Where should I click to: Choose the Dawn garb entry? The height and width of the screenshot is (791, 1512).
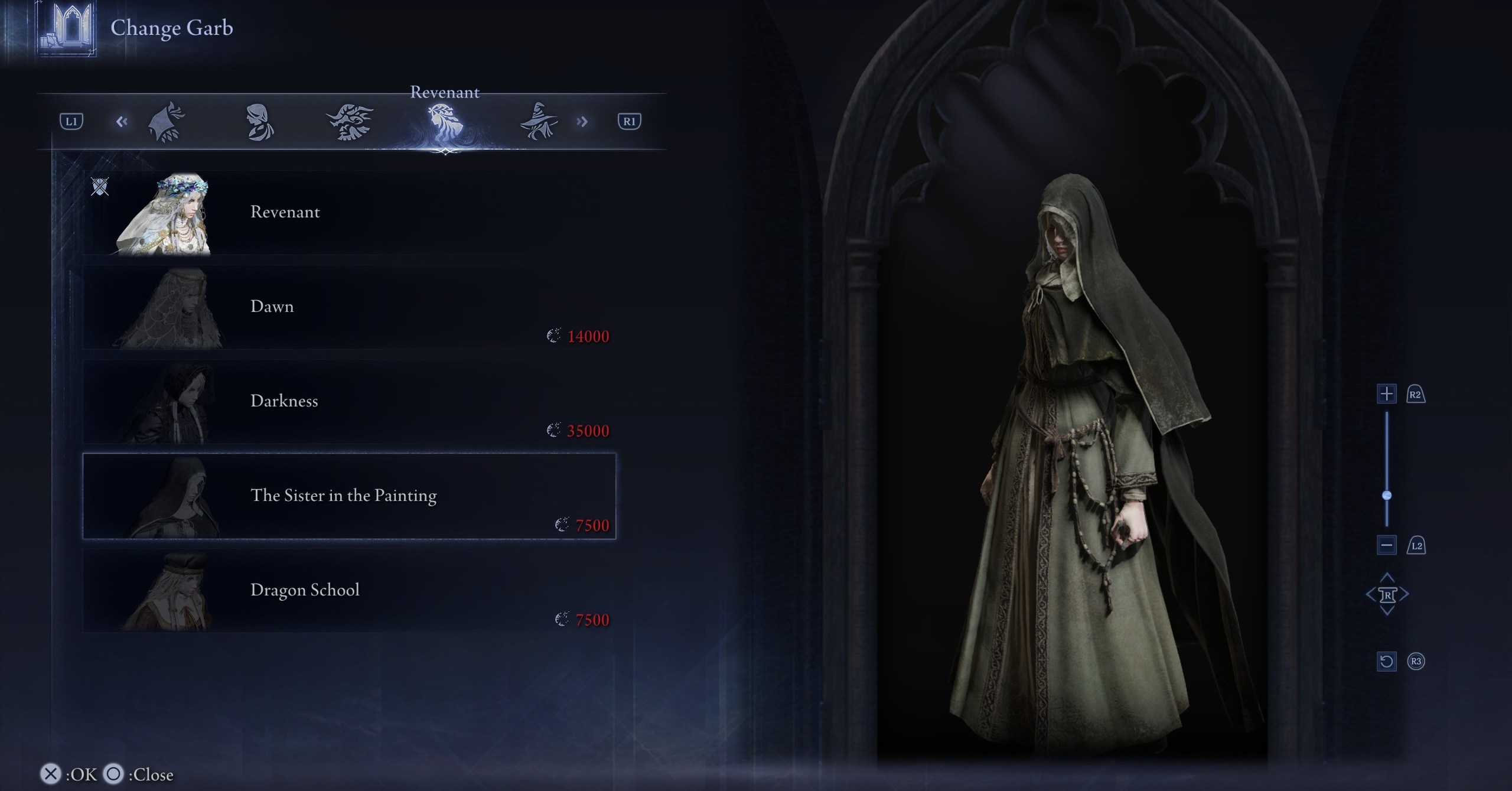[348, 307]
